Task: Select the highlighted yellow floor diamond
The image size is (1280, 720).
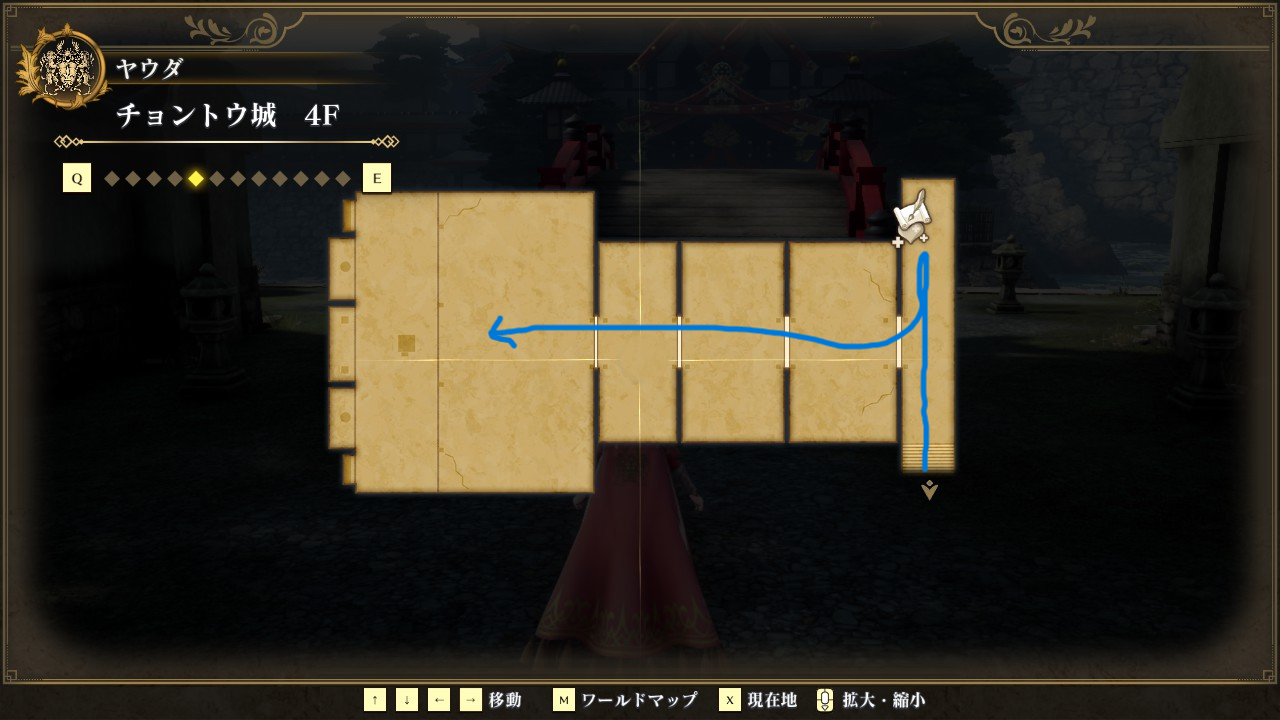Action: 196,179
